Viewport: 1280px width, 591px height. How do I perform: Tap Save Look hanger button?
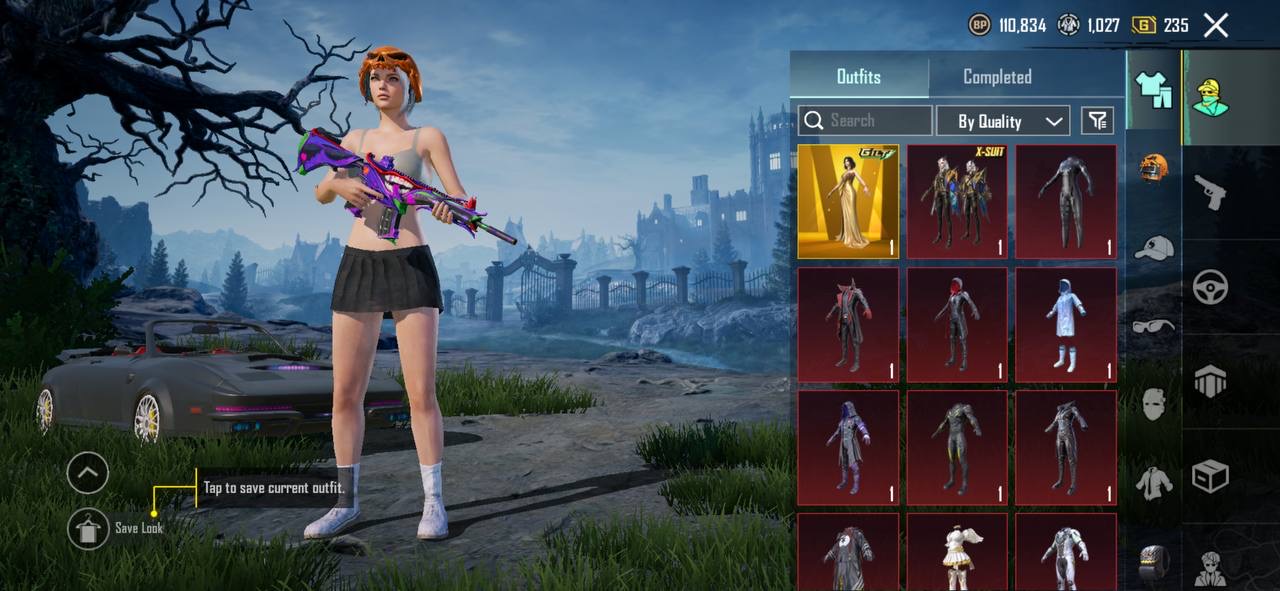coord(88,529)
